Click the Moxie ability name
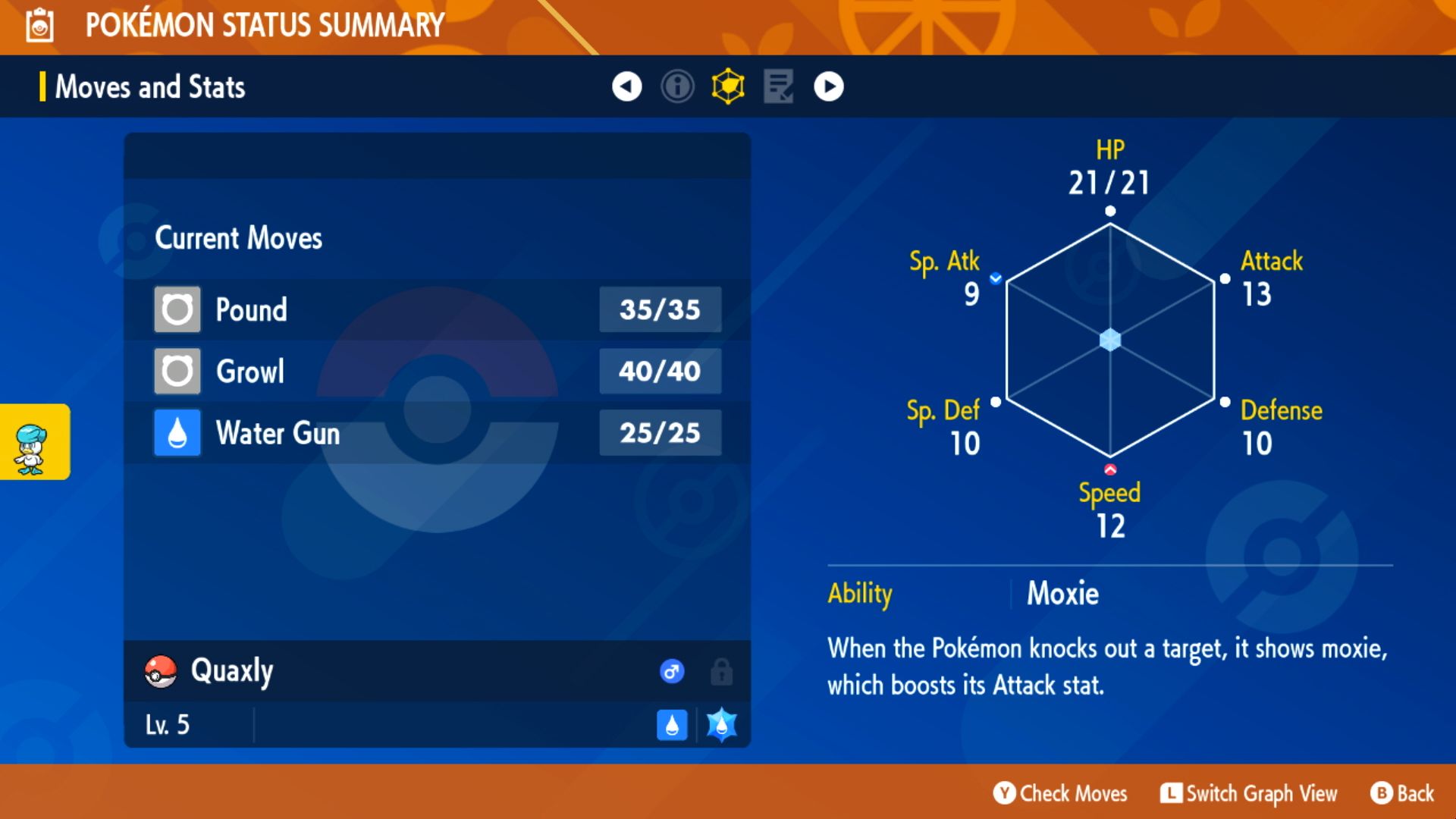Screen dimensions: 1456x819 1062,595
